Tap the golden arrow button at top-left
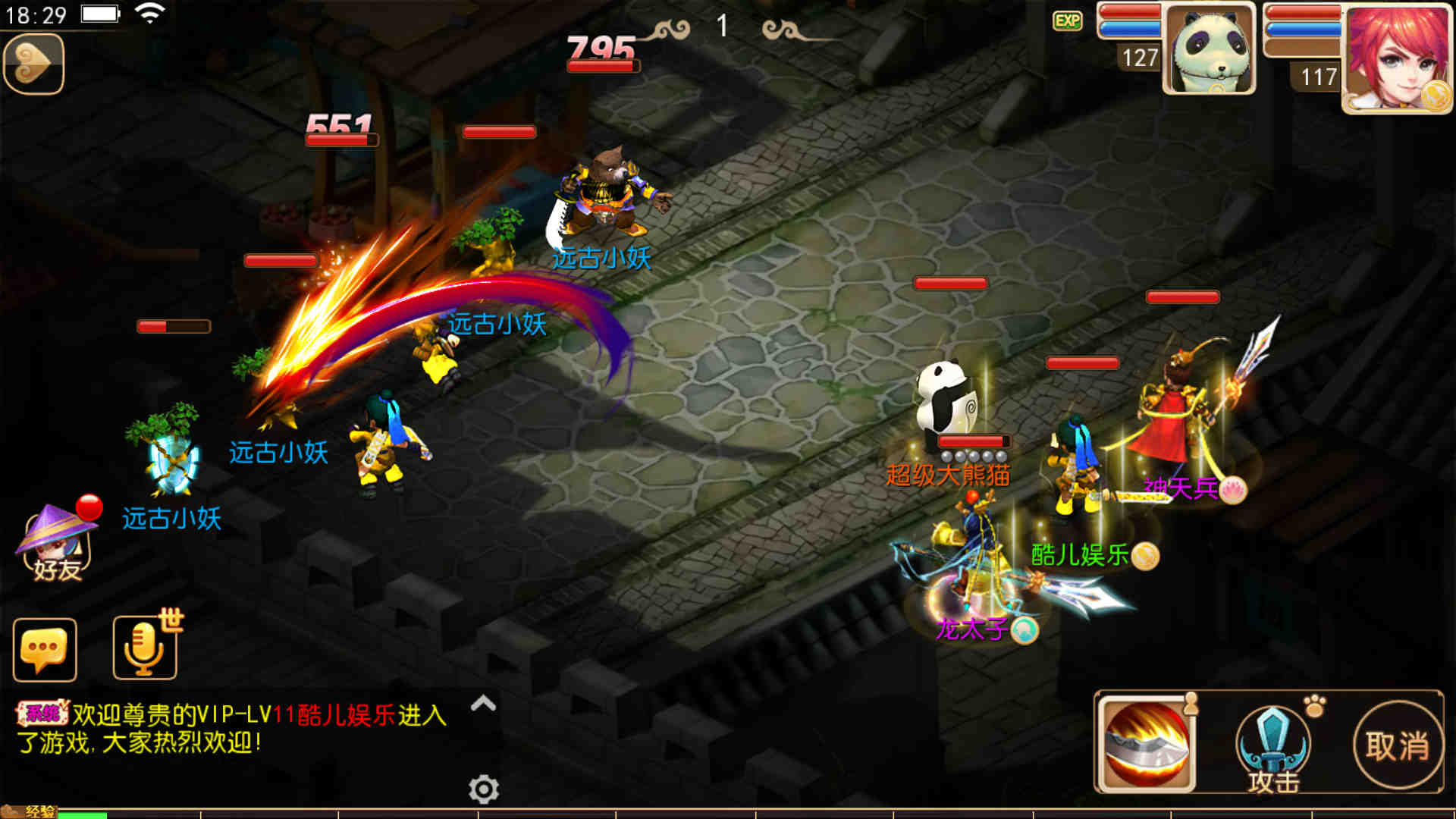1456x819 pixels. click(33, 64)
